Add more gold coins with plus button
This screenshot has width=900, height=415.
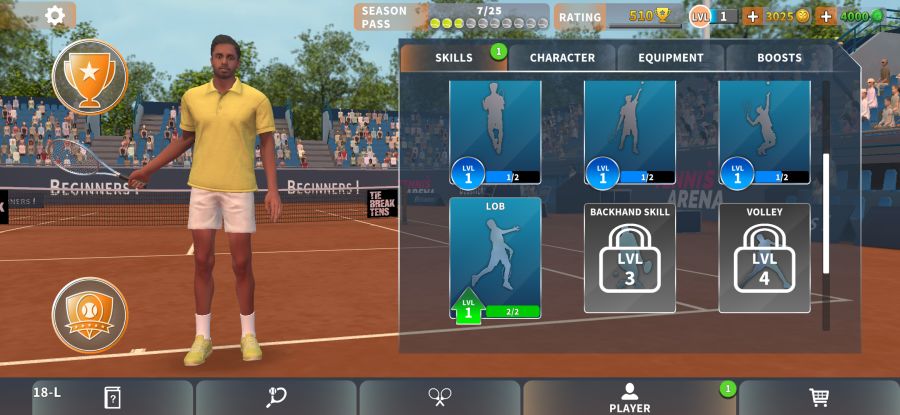click(x=753, y=16)
